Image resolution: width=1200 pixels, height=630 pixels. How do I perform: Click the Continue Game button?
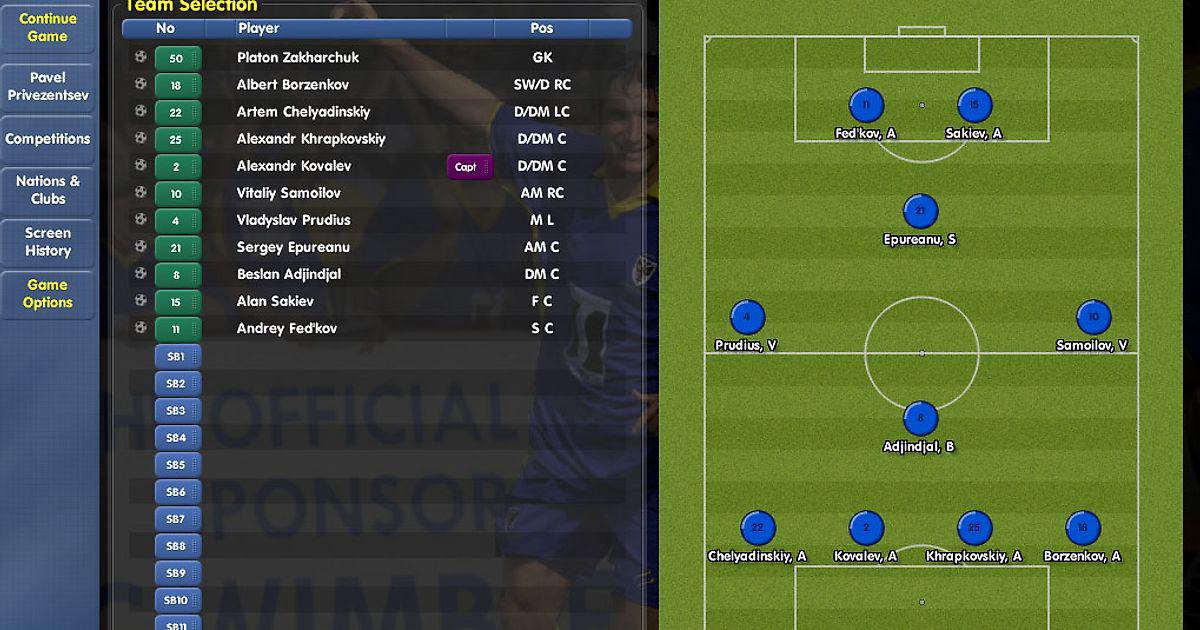pyautogui.click(x=48, y=28)
